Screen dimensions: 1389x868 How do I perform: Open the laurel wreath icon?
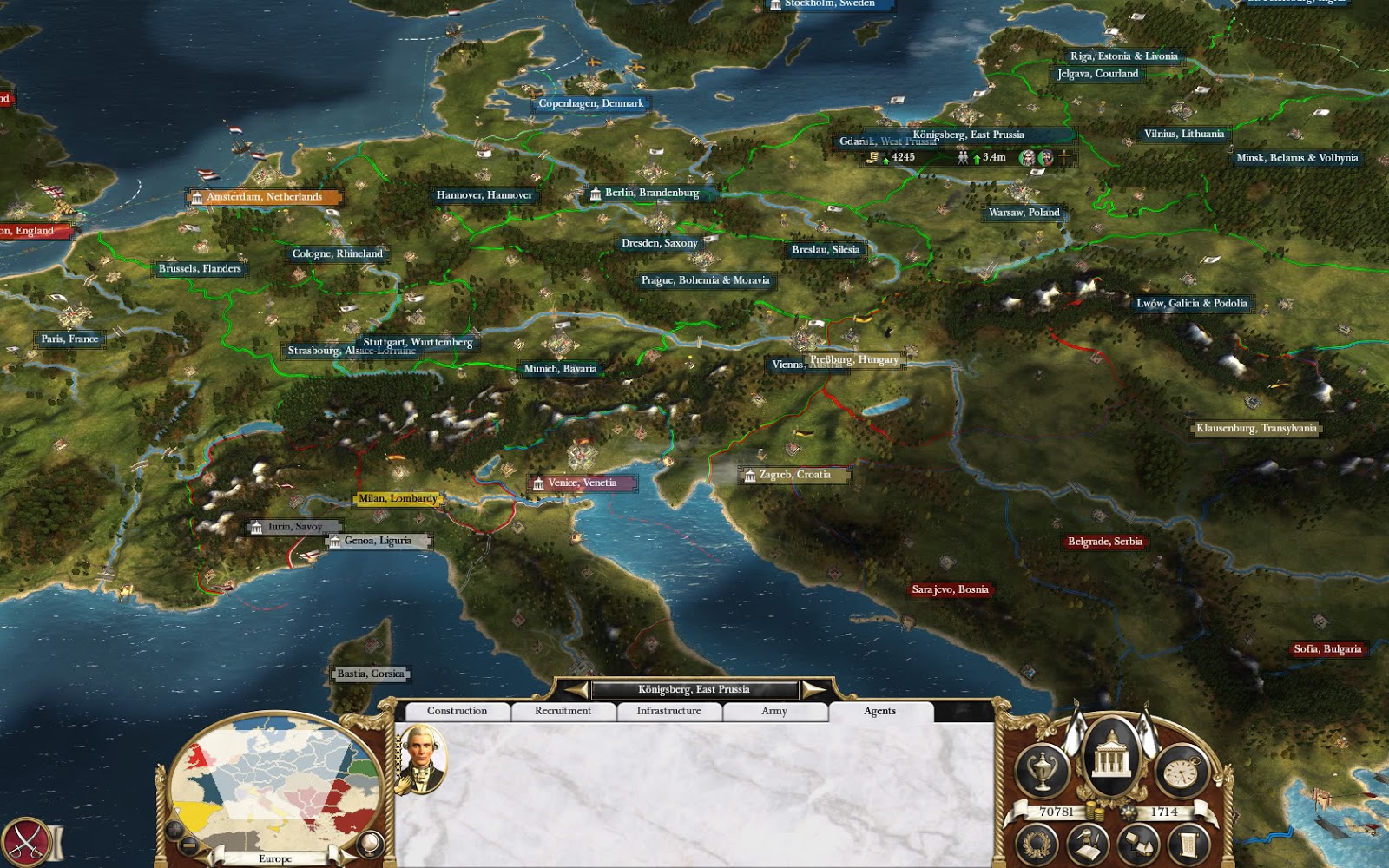click(x=1036, y=844)
